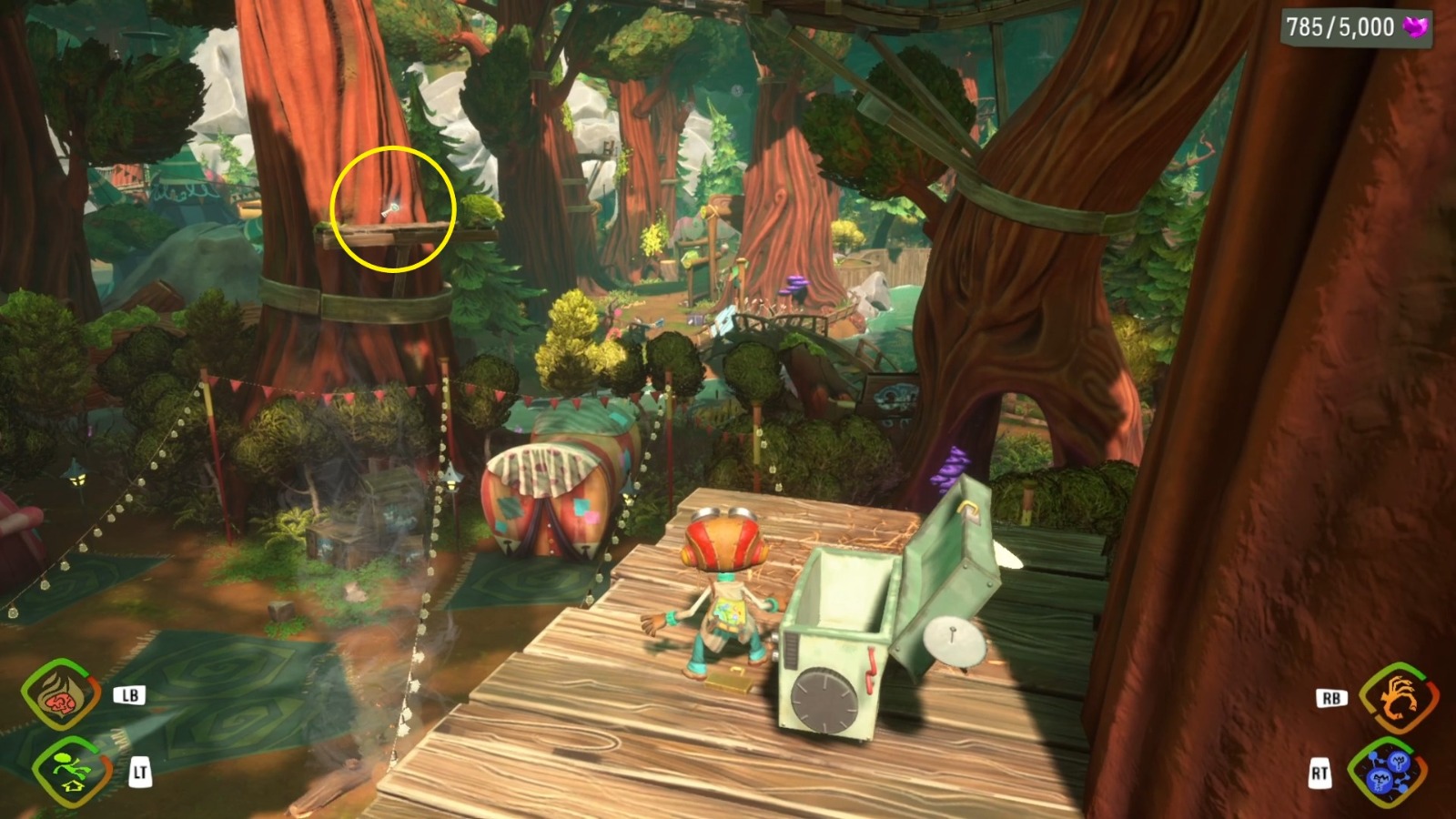
Task: Select the Pyrokinesis power bound to LB
Action: point(56,695)
